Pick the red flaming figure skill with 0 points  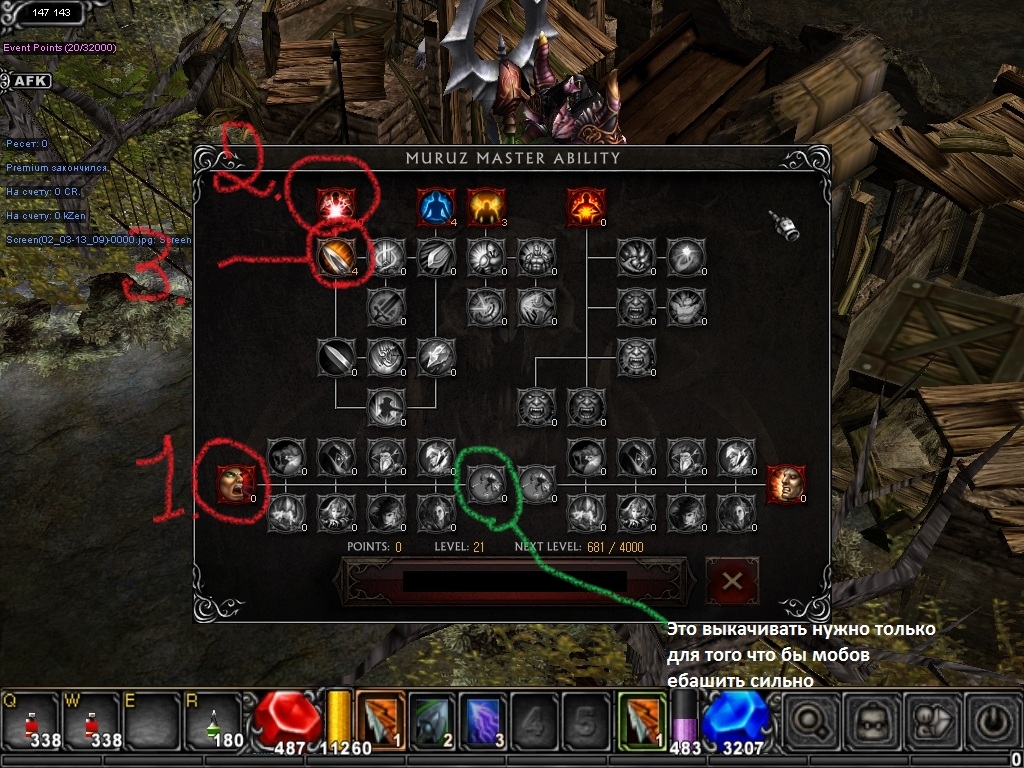pyautogui.click(x=585, y=207)
